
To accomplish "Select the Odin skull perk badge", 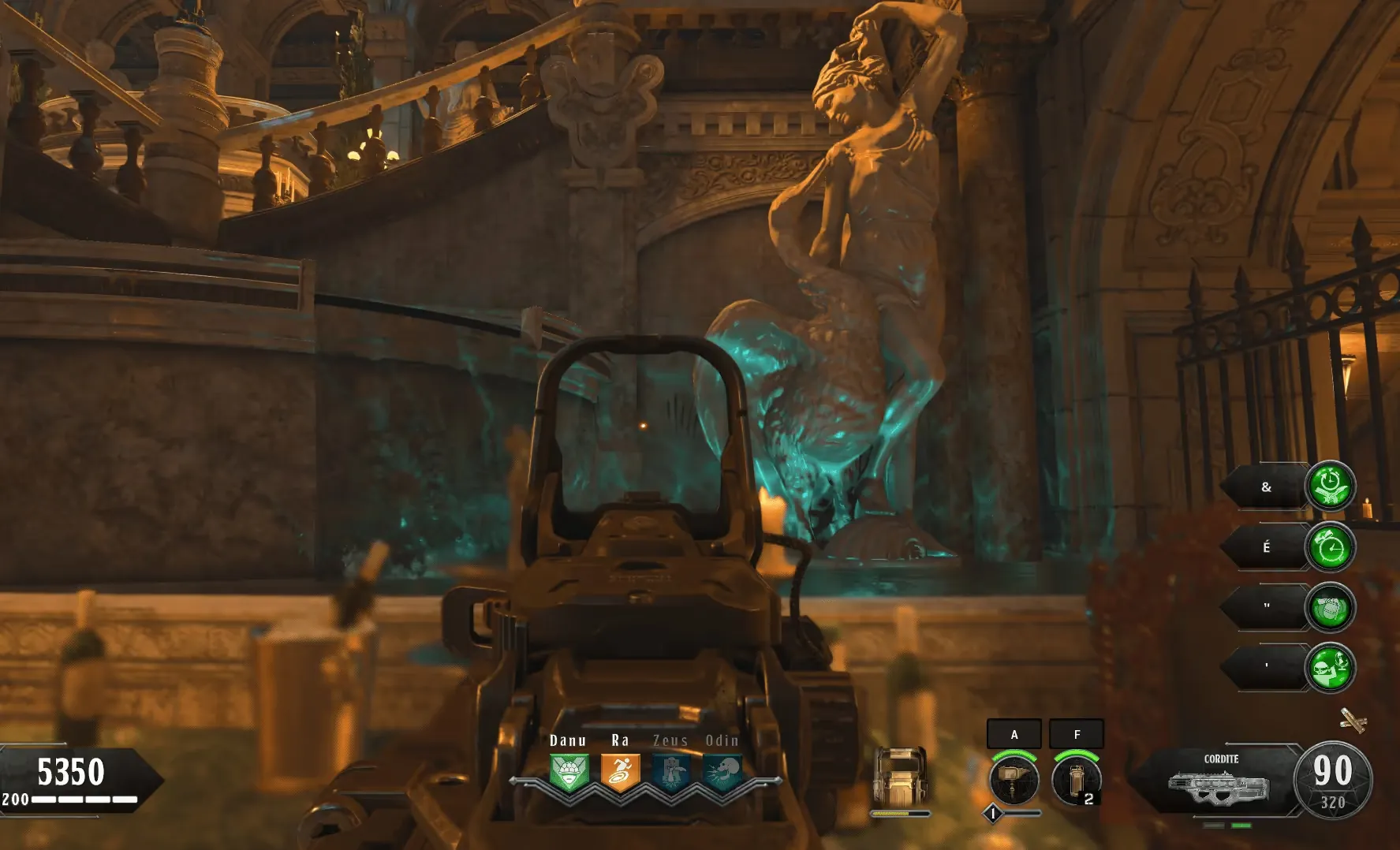I will coord(722,772).
